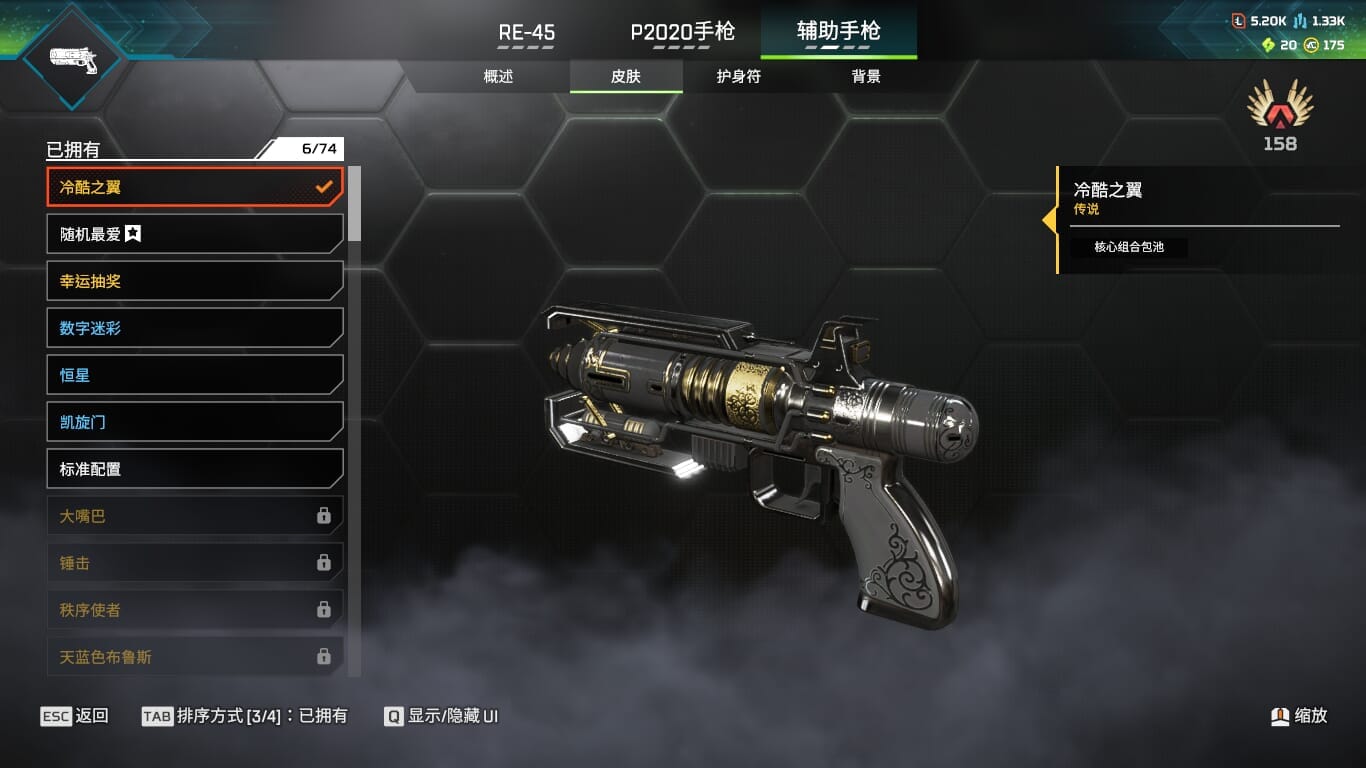Image resolution: width=1366 pixels, height=768 pixels.
Task: Switch to the RE-45 weapon tab
Action: click(x=527, y=32)
